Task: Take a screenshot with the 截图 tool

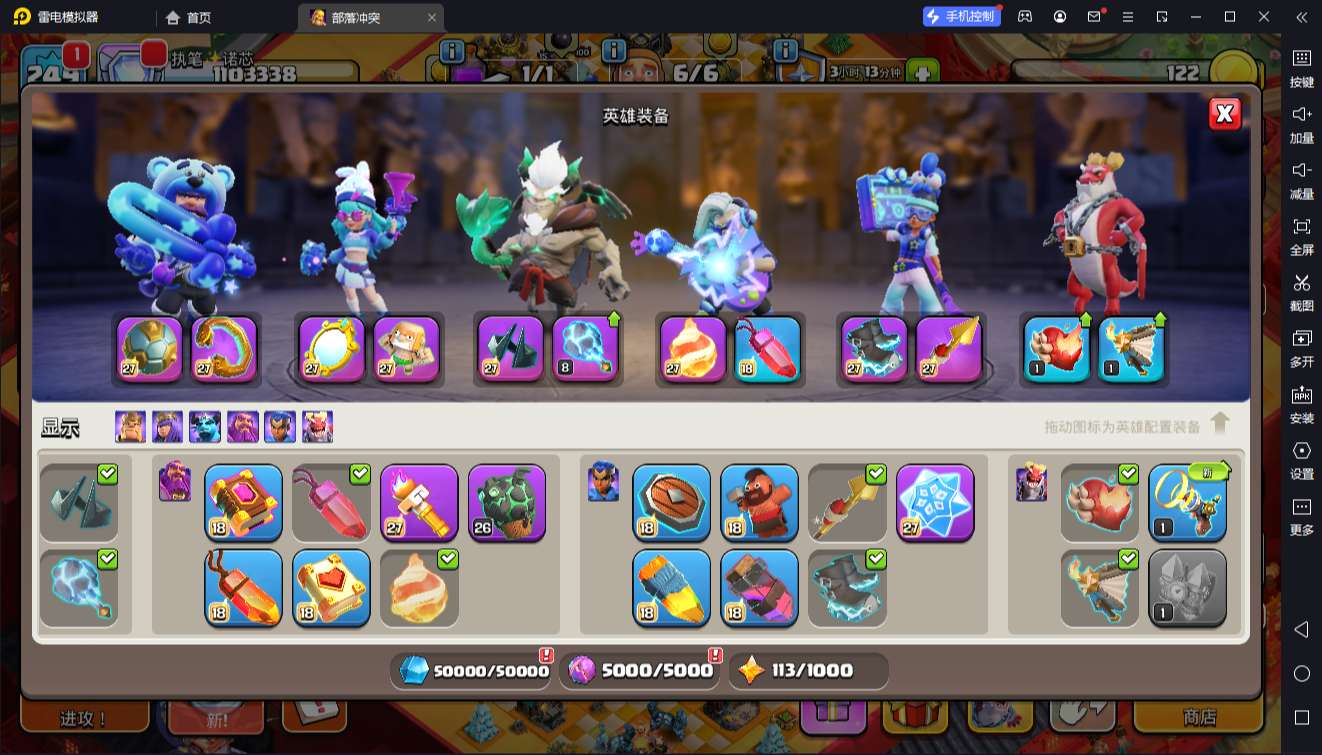Action: coord(1301,291)
